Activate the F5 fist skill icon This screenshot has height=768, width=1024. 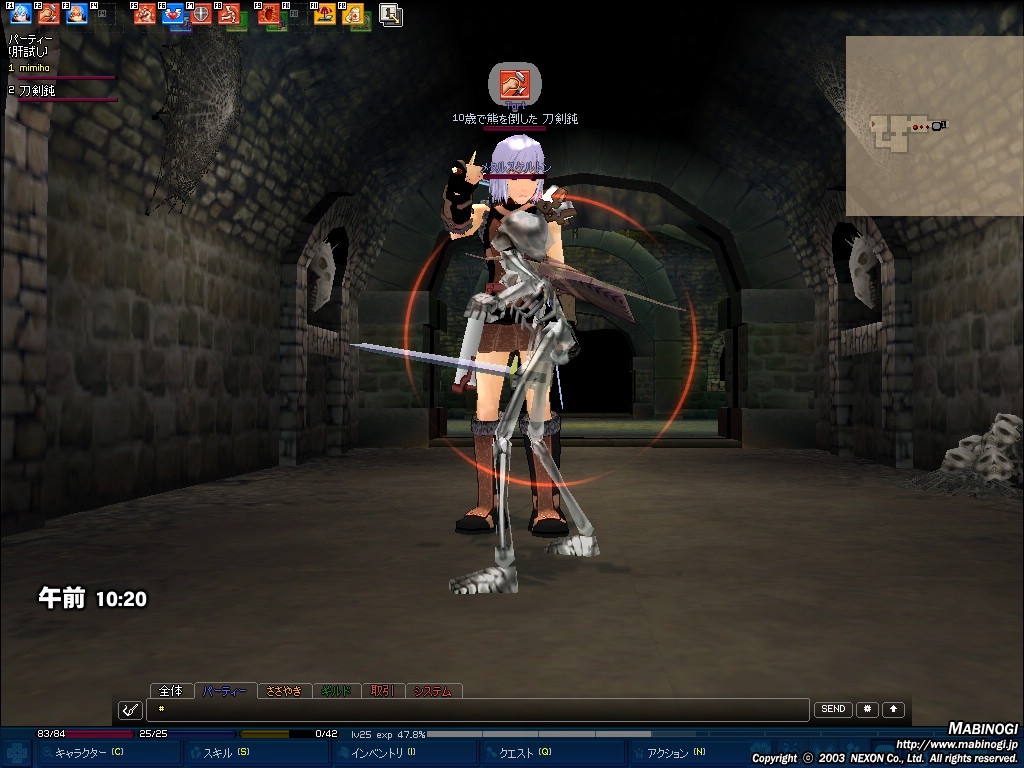point(145,14)
